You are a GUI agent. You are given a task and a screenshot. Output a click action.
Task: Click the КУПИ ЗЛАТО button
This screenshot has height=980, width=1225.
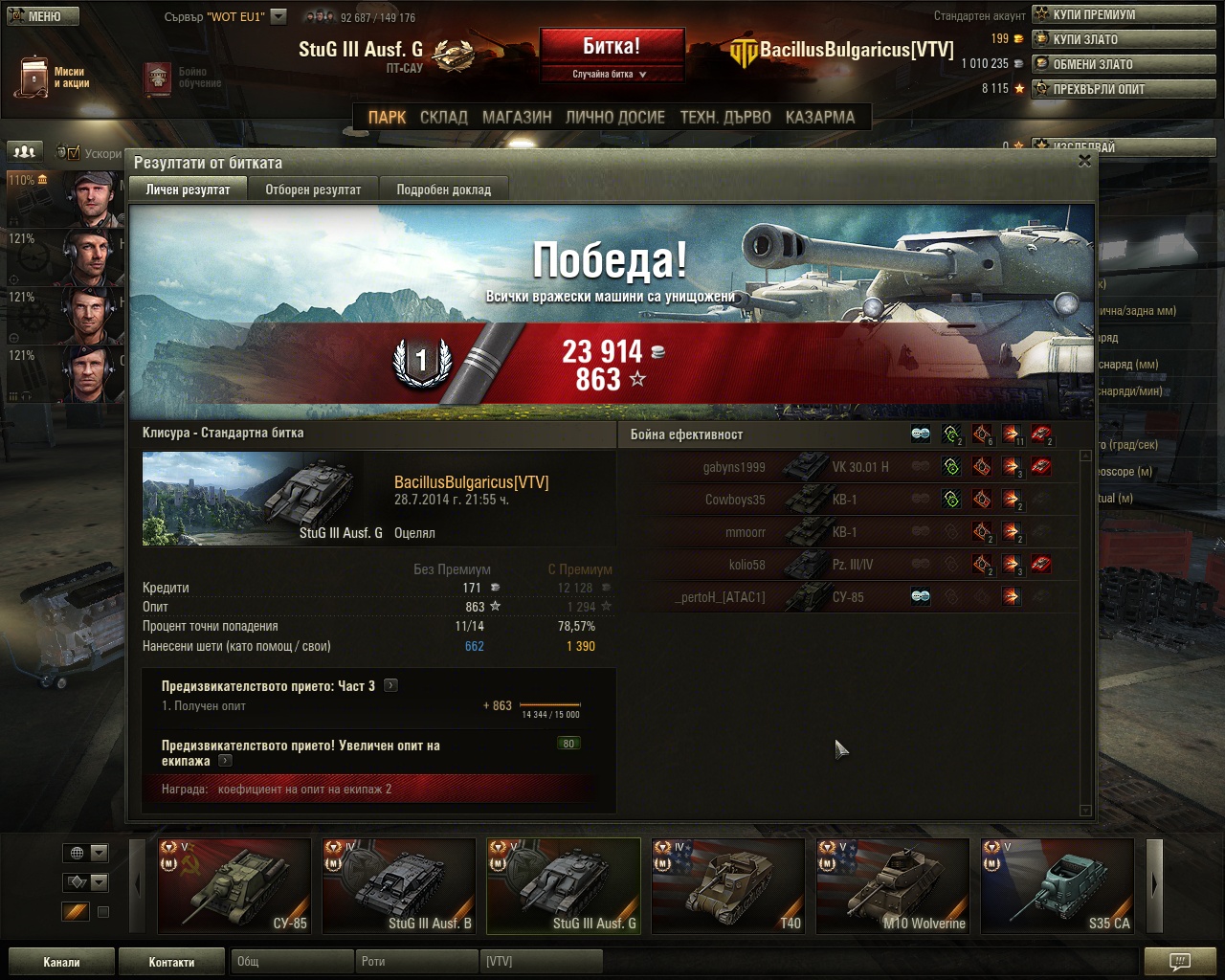coord(1123,39)
